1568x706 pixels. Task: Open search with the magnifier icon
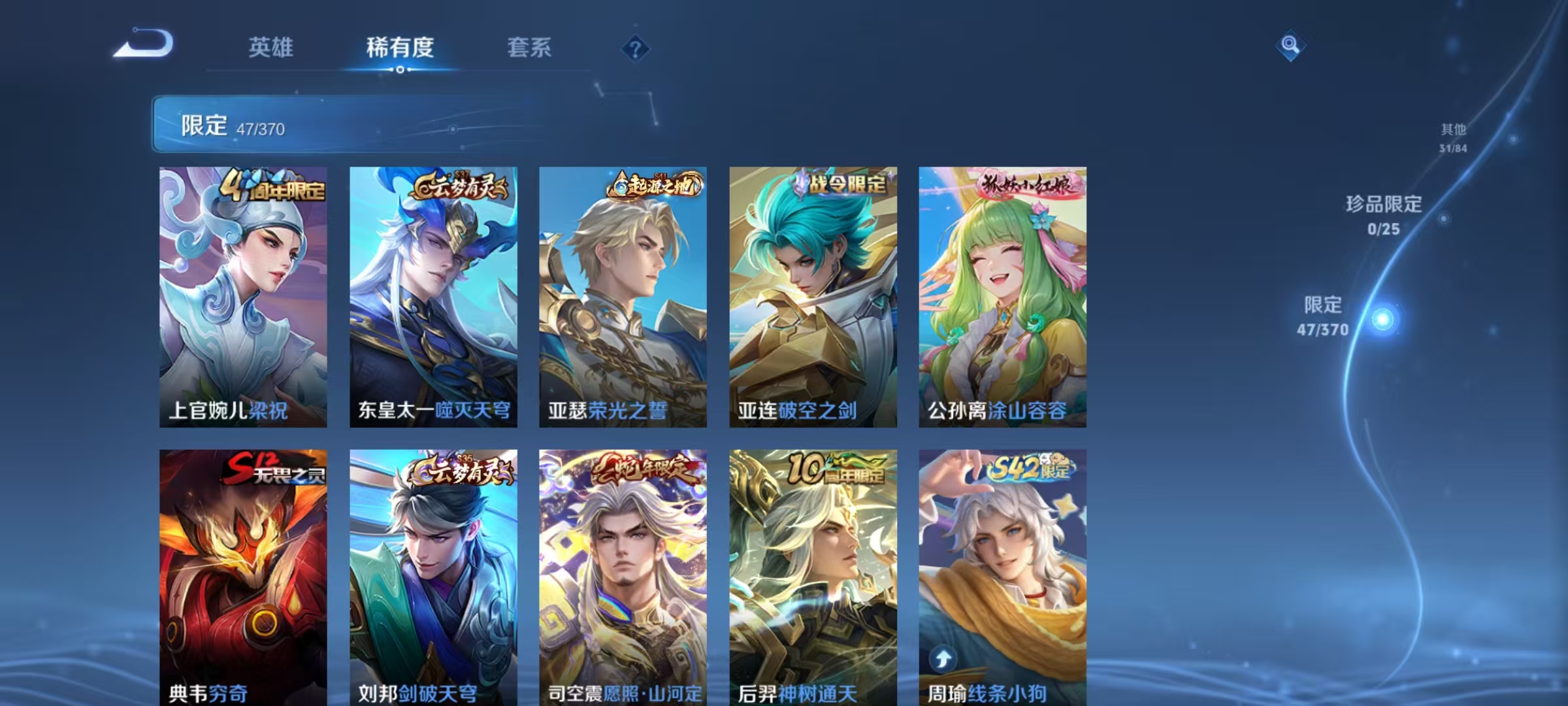pyautogui.click(x=1290, y=44)
